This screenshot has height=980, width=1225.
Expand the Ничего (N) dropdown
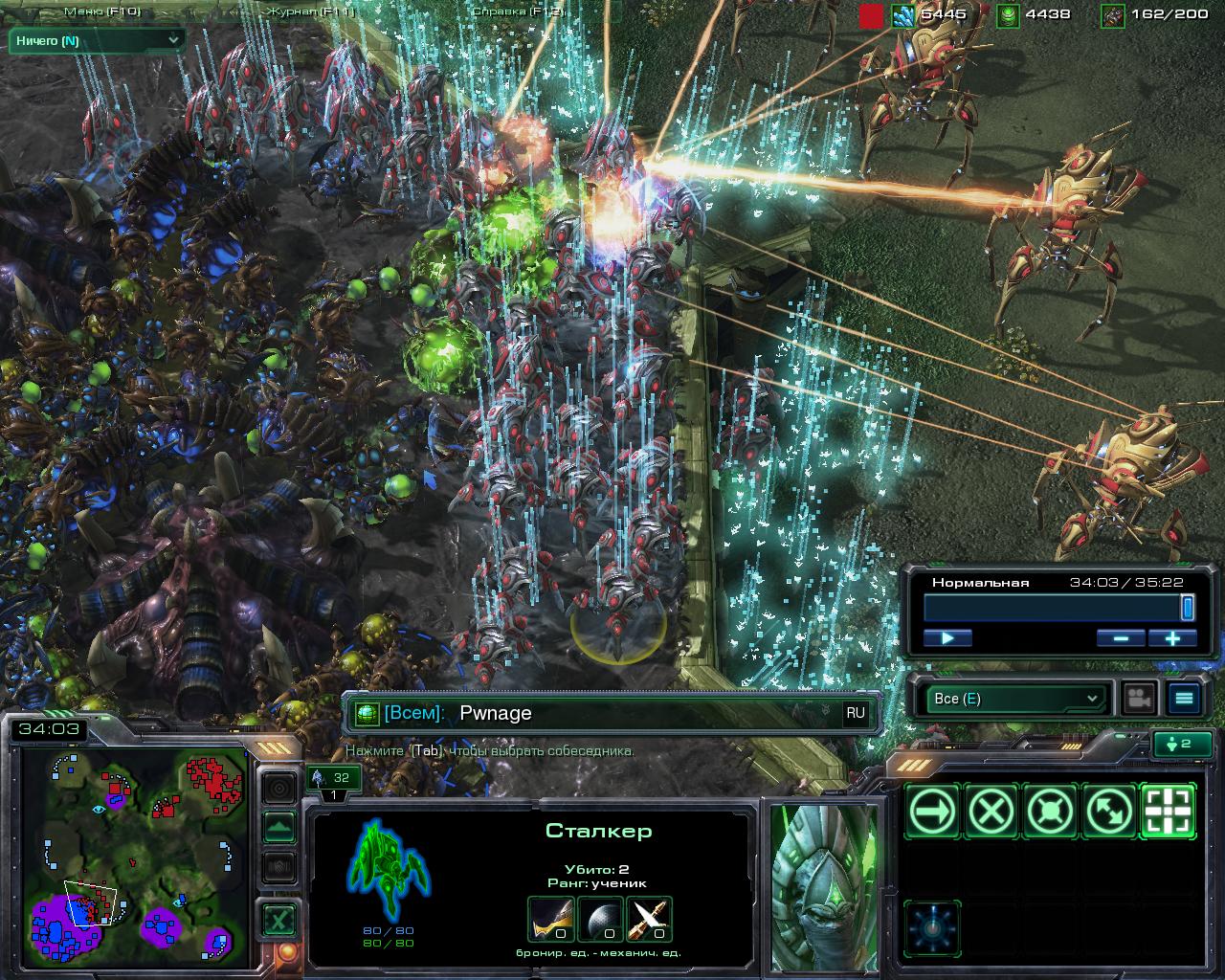[97, 40]
